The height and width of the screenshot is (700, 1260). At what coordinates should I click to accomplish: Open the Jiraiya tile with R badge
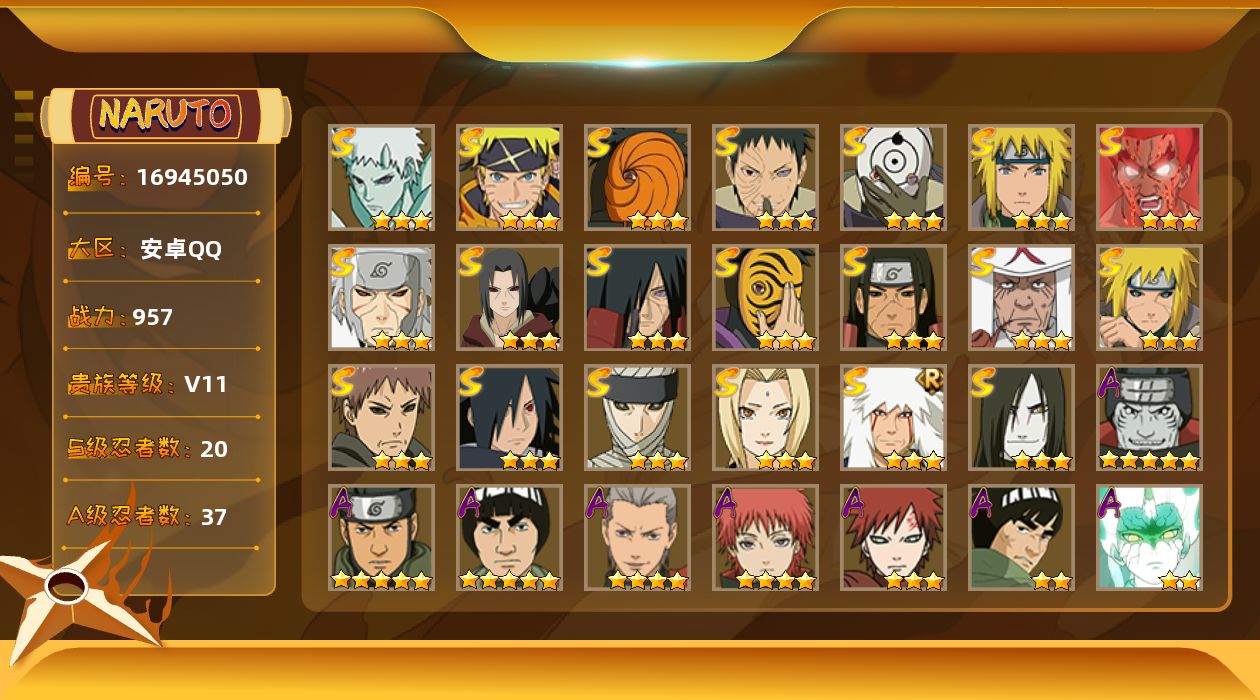click(893, 417)
